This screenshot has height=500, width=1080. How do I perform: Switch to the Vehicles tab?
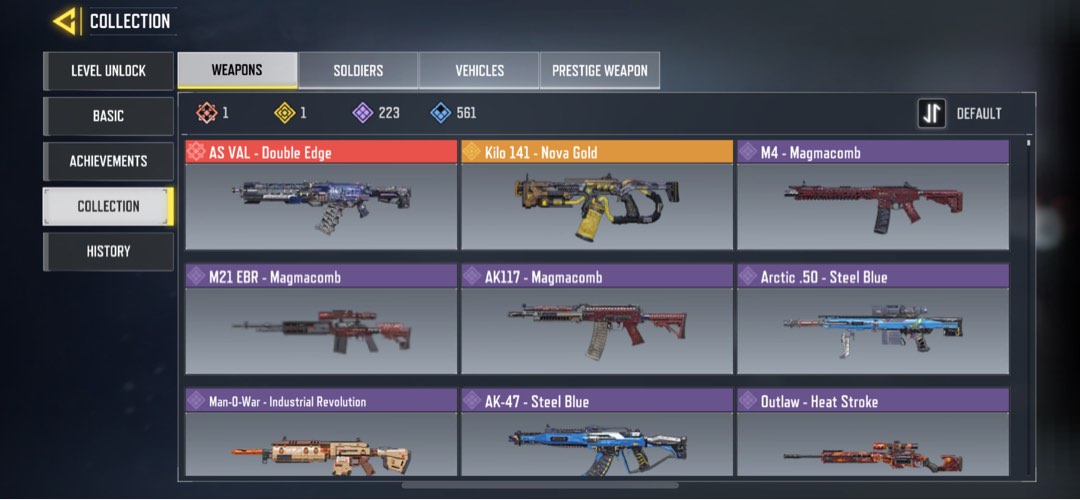click(479, 71)
